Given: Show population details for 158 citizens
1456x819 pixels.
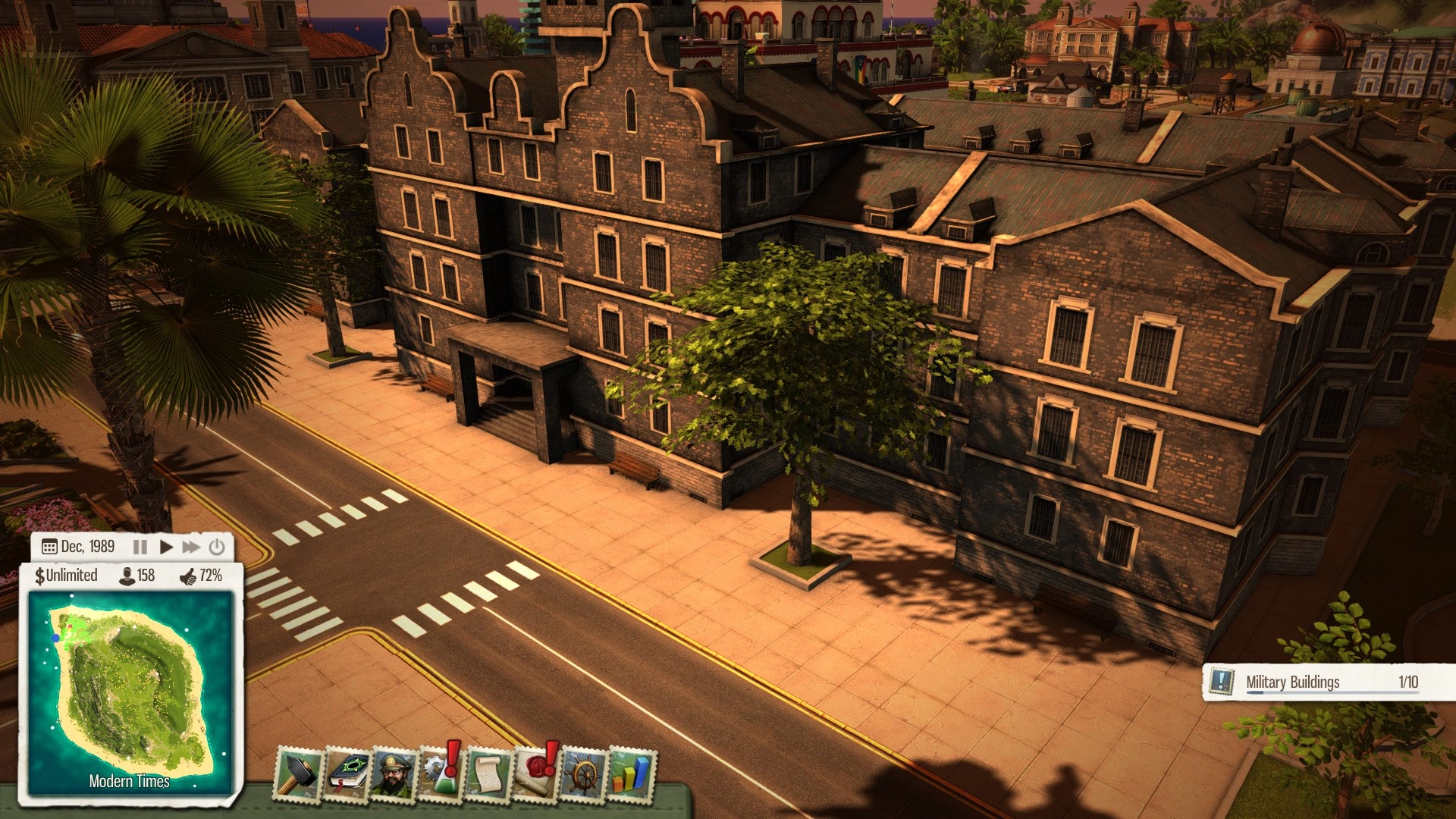Looking at the screenshot, I should [137, 576].
